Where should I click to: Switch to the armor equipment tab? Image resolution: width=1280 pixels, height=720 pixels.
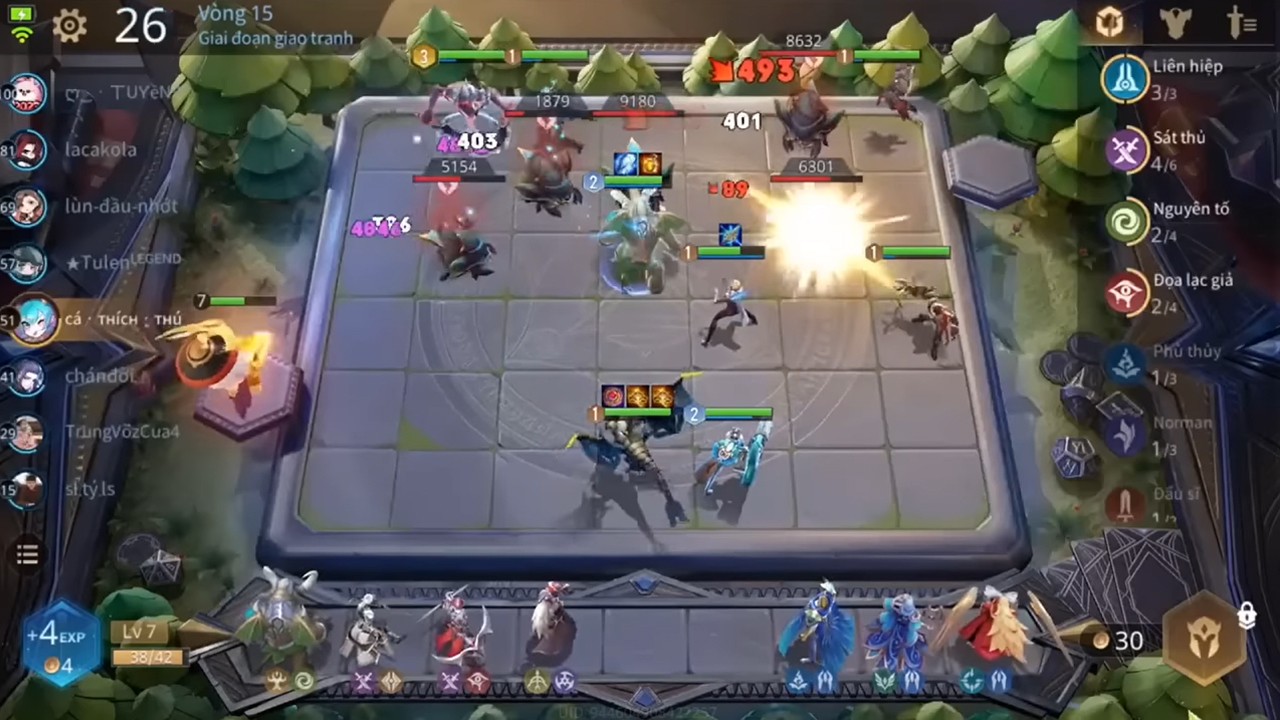tap(1175, 24)
